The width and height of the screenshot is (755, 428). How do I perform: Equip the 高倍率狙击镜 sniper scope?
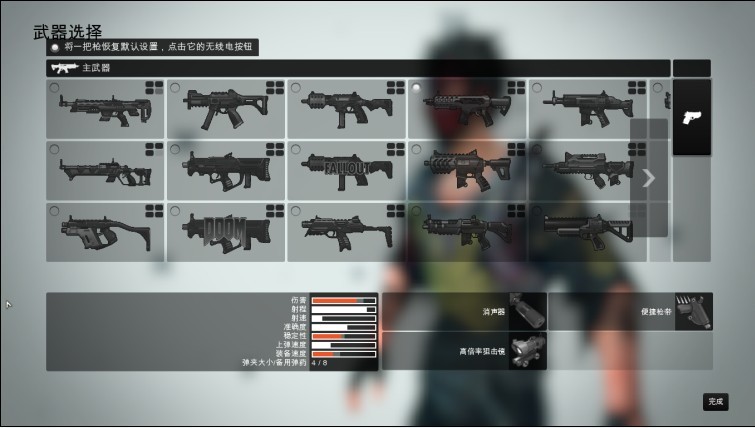(527, 351)
